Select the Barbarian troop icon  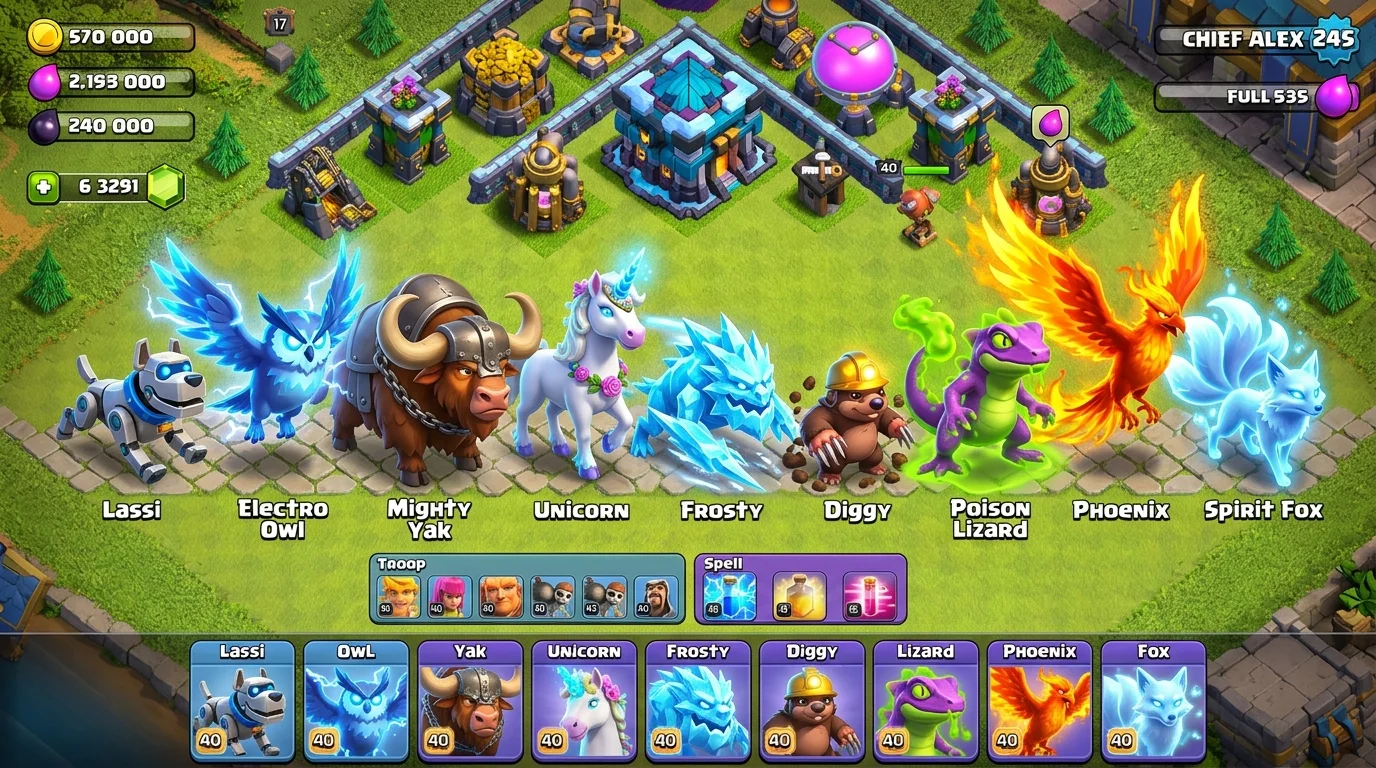tap(398, 596)
